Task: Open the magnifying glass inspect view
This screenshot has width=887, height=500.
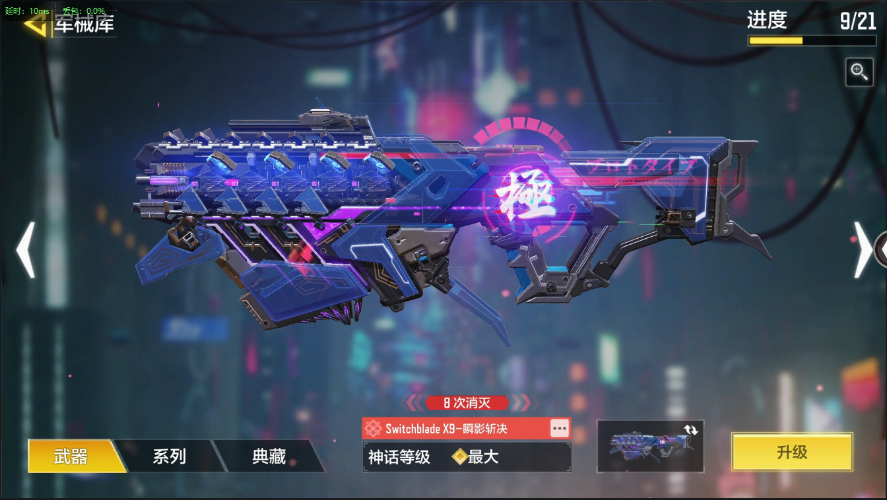Action: click(x=859, y=71)
